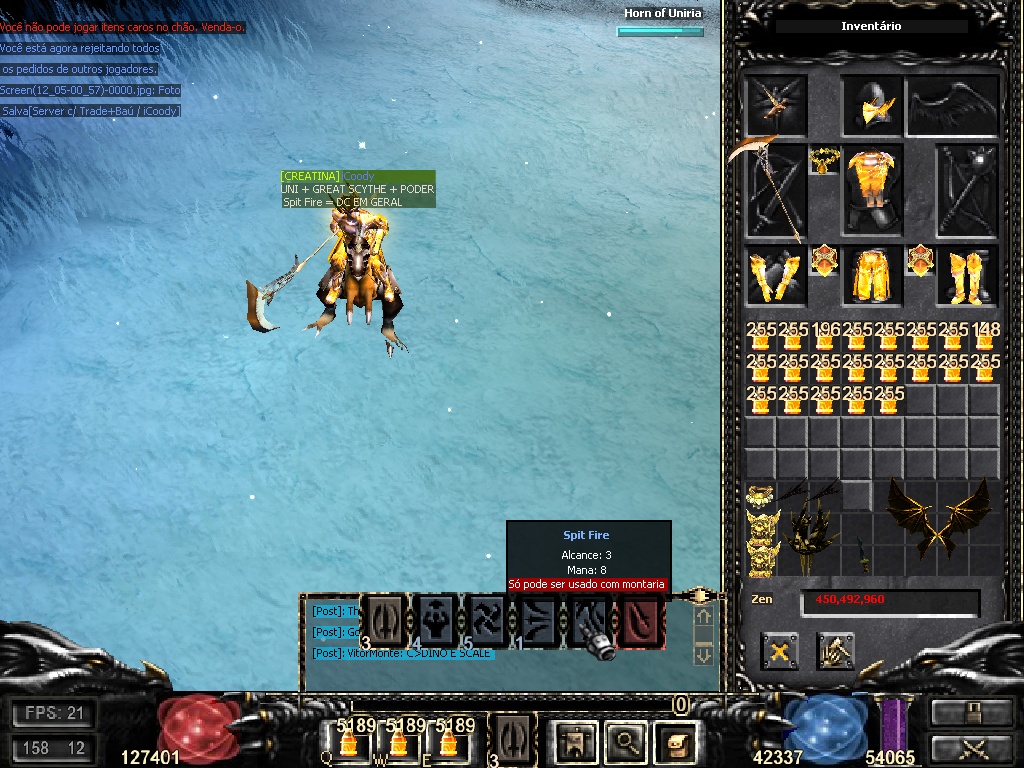The height and width of the screenshot is (768, 1024).
Task: Click the chat log's scroll-up arrow
Action: 703,618
